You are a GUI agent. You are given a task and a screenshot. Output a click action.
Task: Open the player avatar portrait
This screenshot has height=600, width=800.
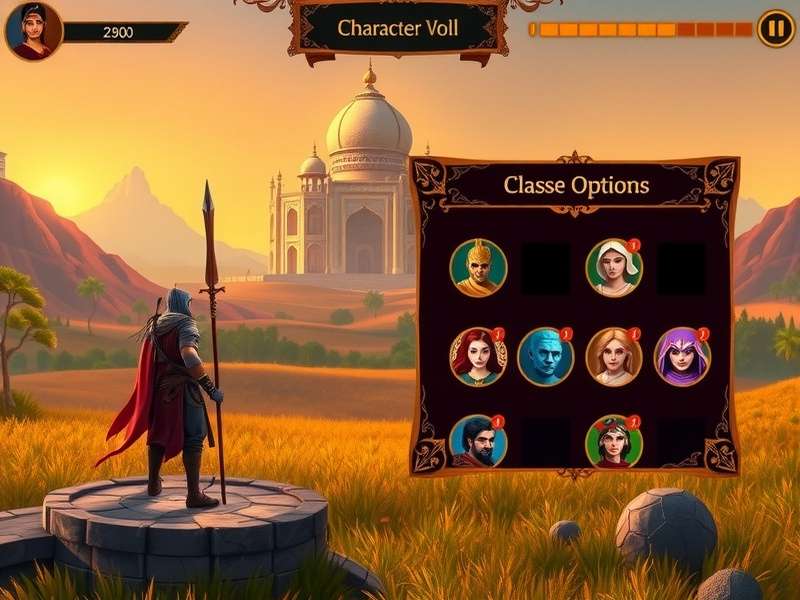click(x=33, y=31)
